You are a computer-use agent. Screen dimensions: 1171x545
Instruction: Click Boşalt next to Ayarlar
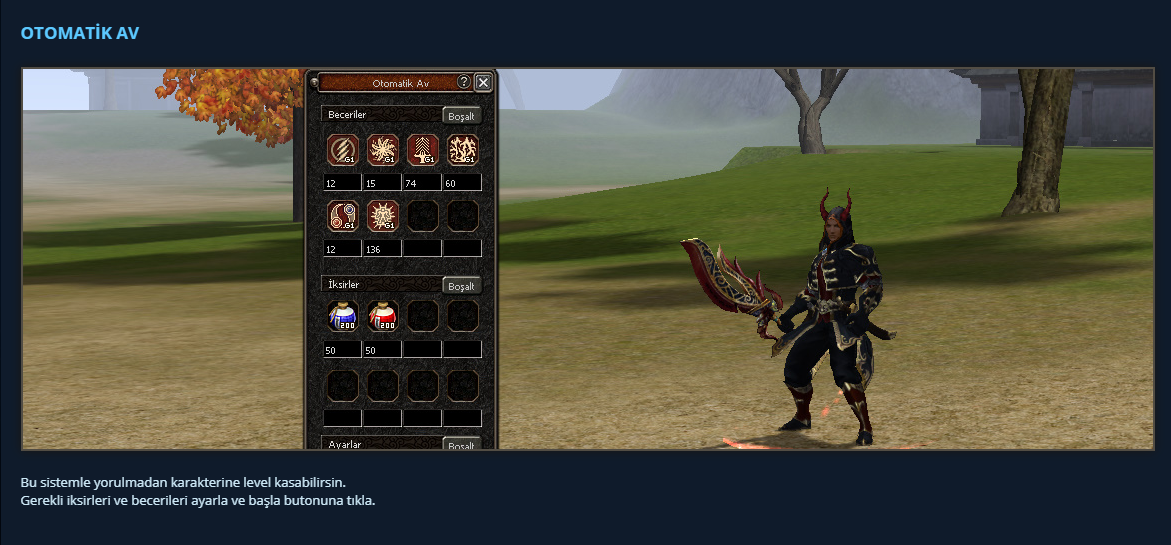point(461,444)
